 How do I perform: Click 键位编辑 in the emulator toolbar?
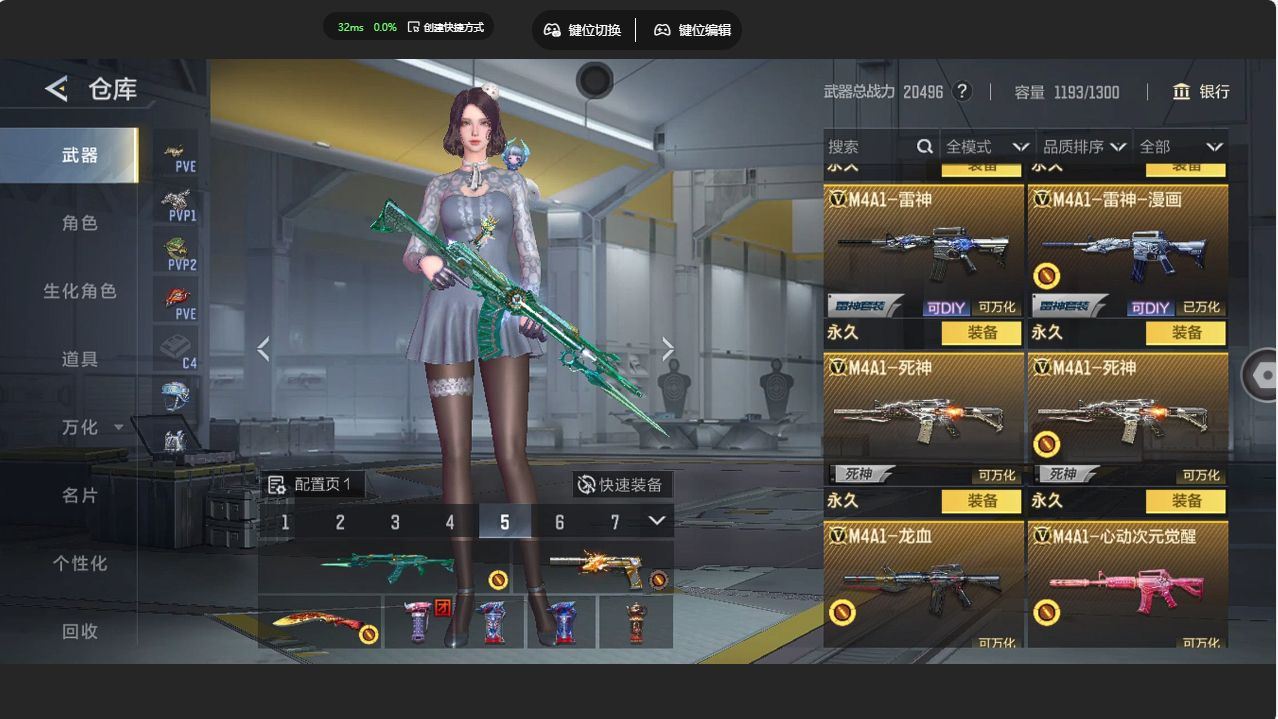[x=693, y=30]
